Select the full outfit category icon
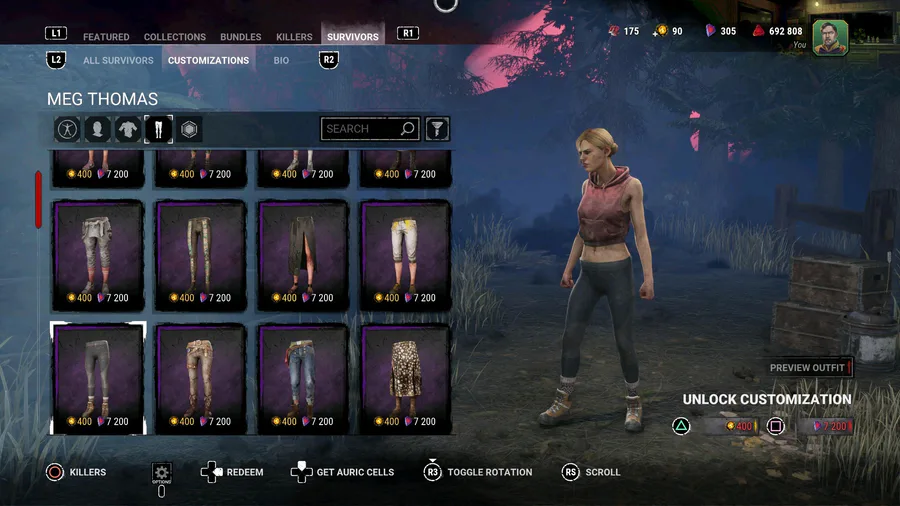Image resolution: width=900 pixels, height=506 pixels. pos(68,129)
